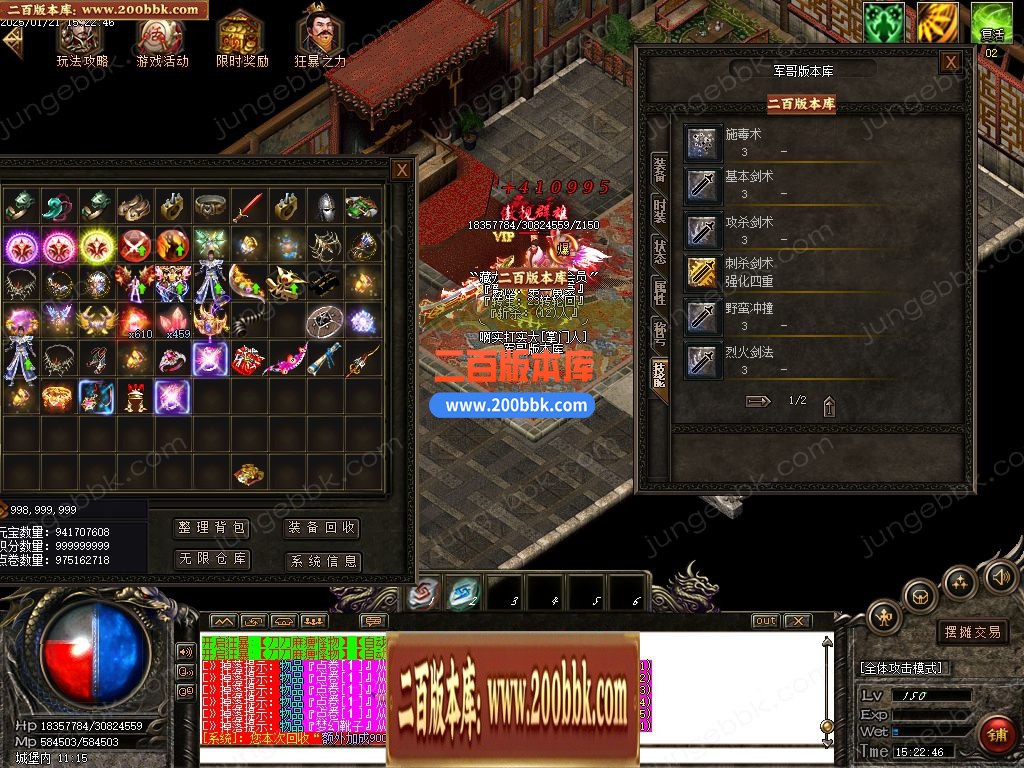Close the character skills panel
1024x768 pixels.
[950, 62]
